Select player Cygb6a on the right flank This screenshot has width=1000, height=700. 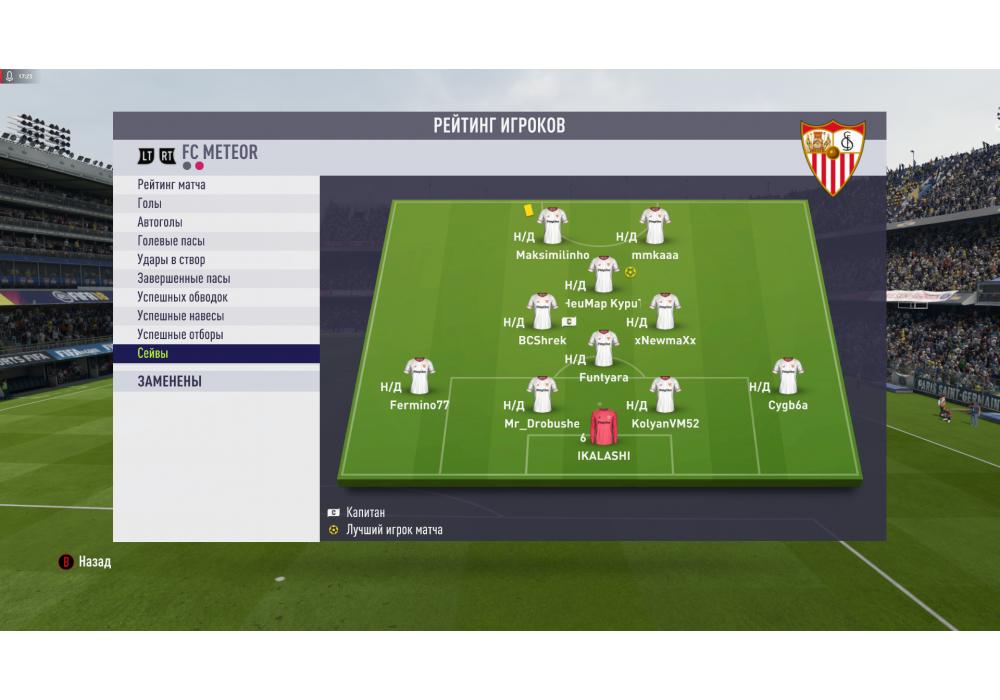coord(788,376)
